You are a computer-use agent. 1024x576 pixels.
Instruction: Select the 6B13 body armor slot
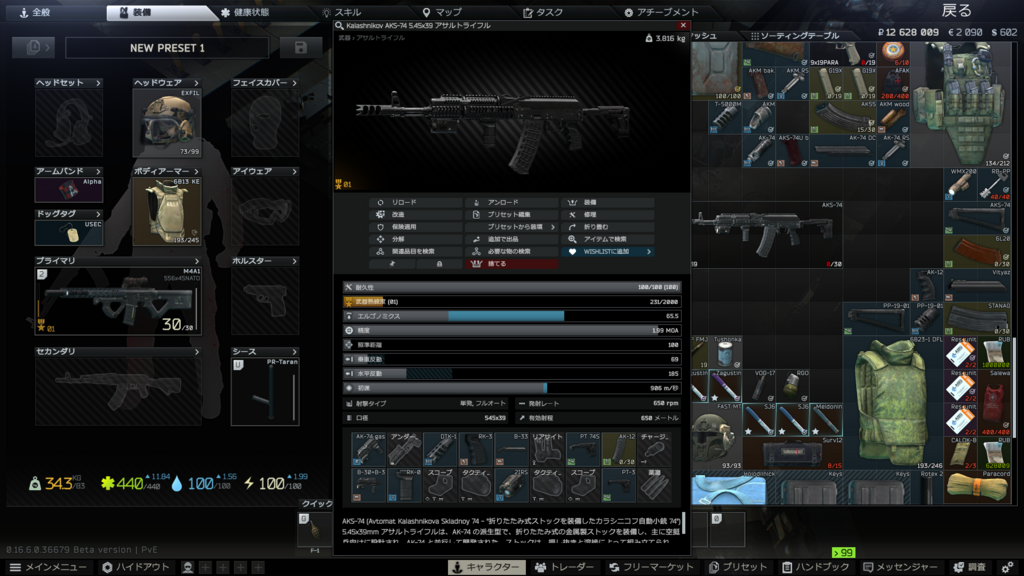click(167, 211)
